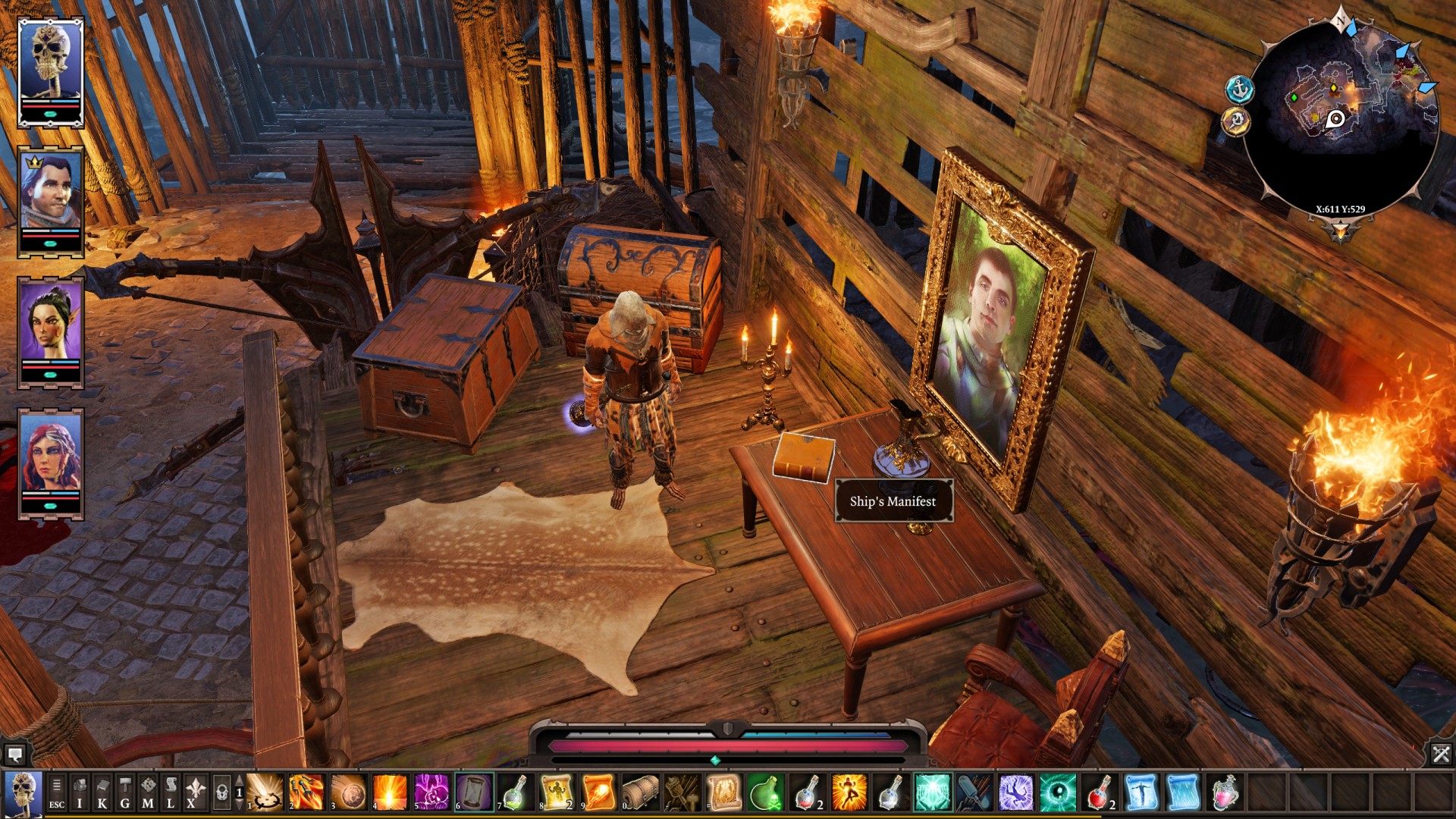
Task: Click the anchor icon beside the minimap
Action: coord(1240,89)
